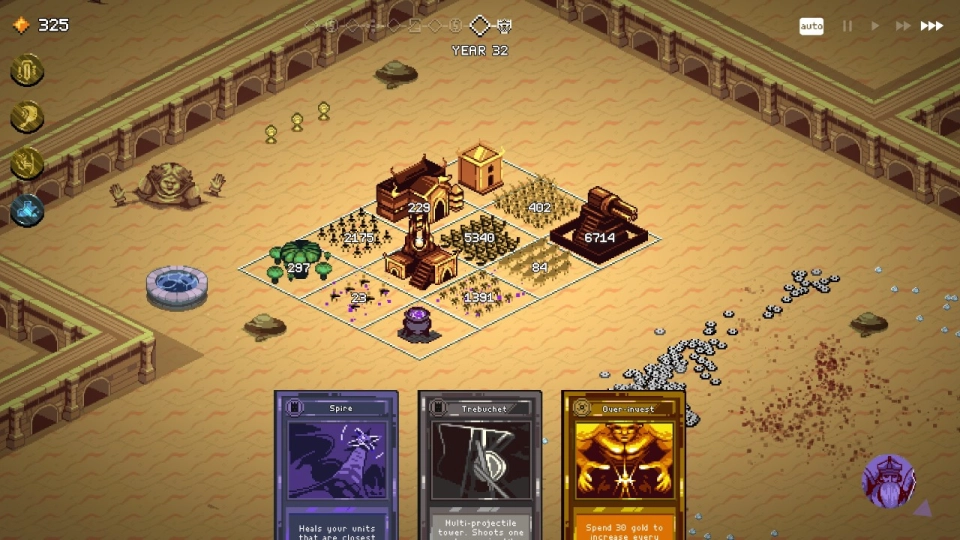The width and height of the screenshot is (960, 540).
Task: Pick the Over-invest card
Action: coord(624,465)
